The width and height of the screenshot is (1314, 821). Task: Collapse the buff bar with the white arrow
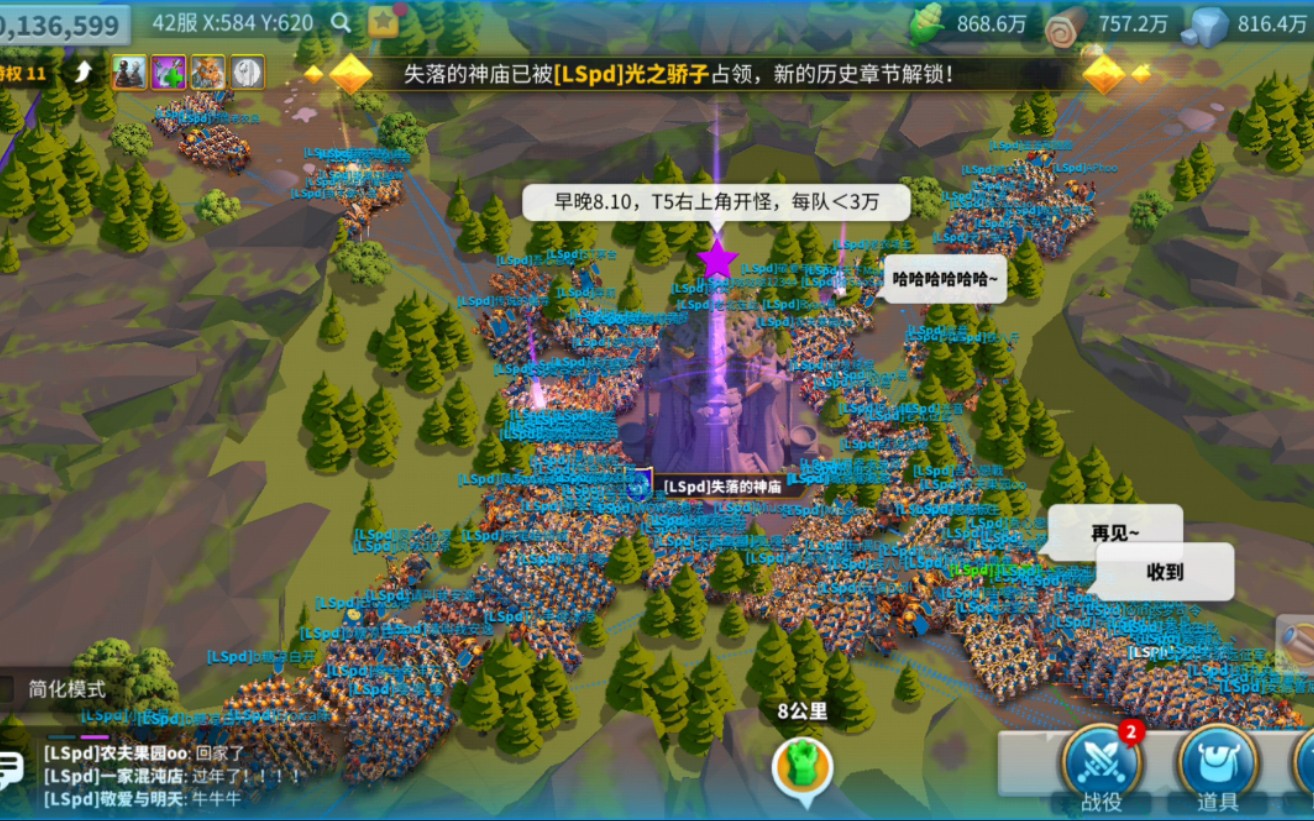click(82, 72)
